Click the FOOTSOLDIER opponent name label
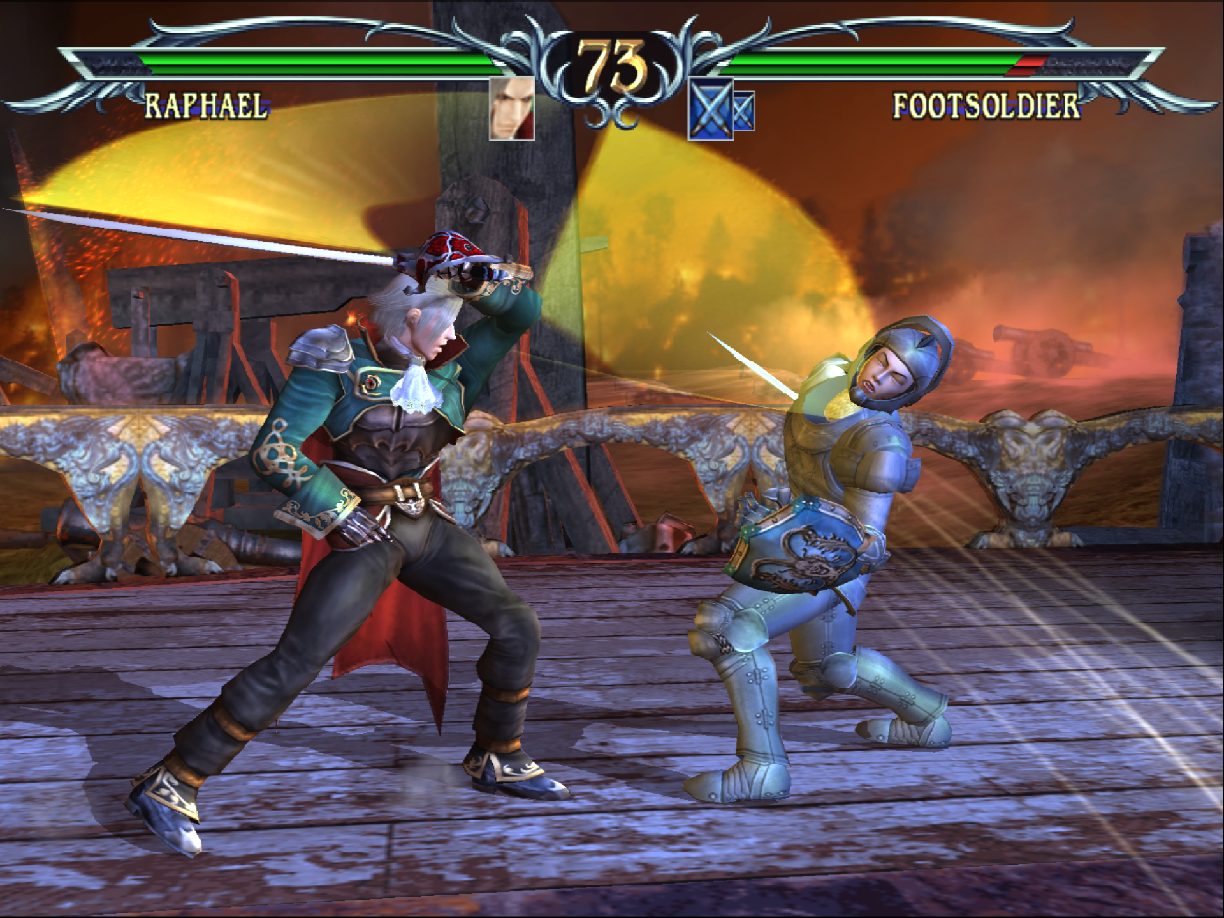This screenshot has height=918, width=1224. tap(986, 105)
